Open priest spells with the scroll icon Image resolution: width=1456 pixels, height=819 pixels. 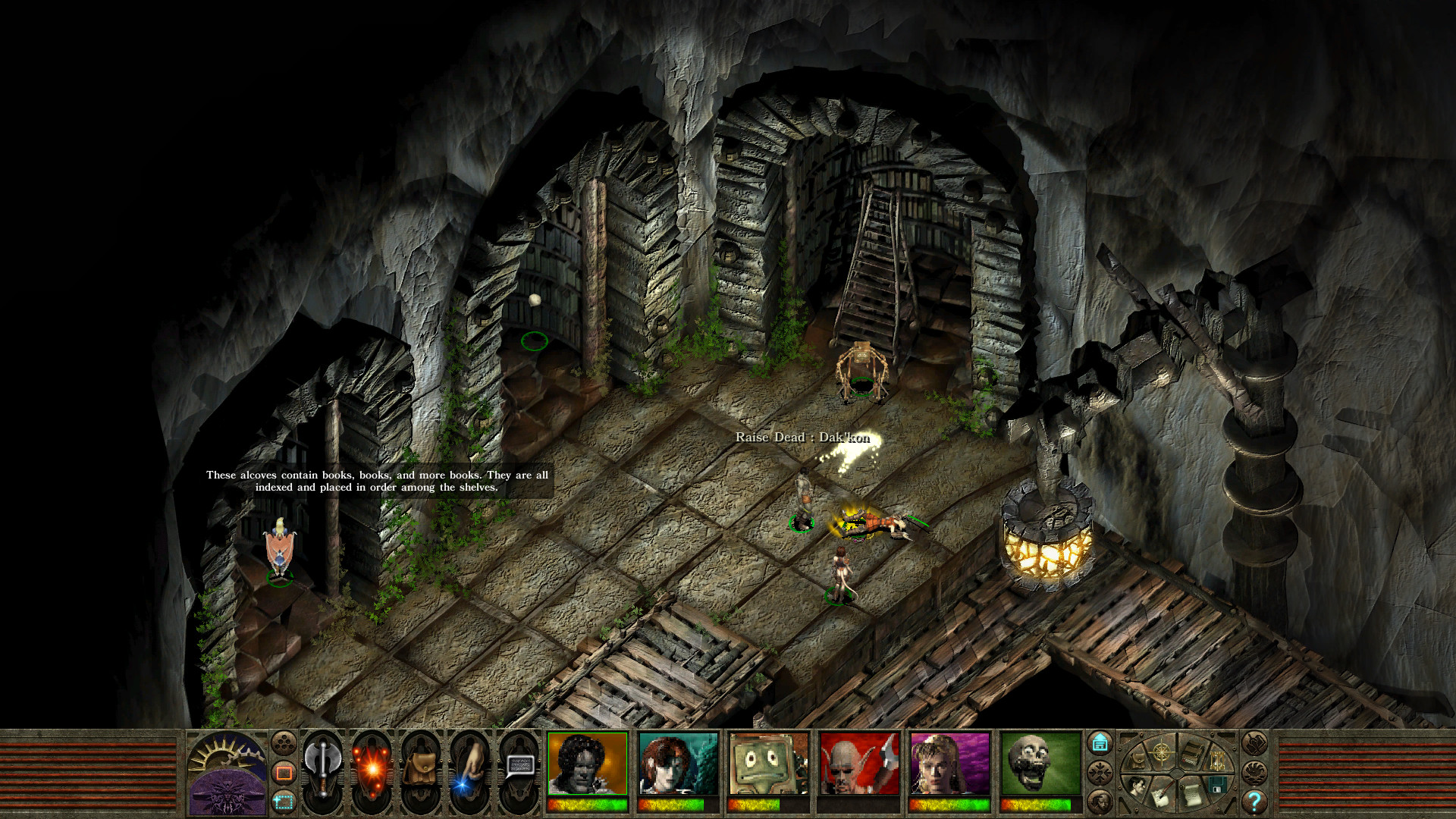pyautogui.click(x=1192, y=795)
